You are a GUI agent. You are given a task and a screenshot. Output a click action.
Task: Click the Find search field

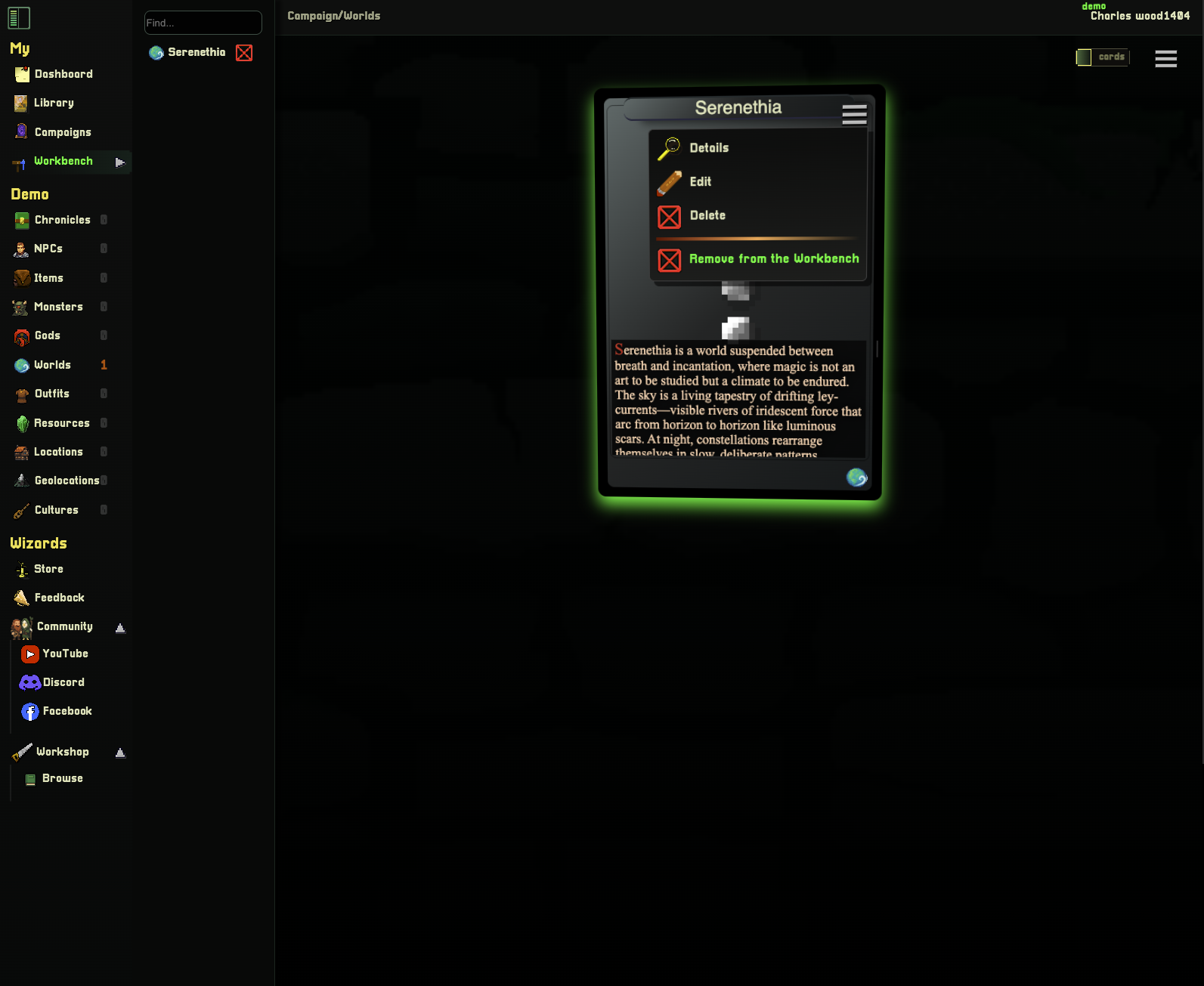[x=203, y=23]
